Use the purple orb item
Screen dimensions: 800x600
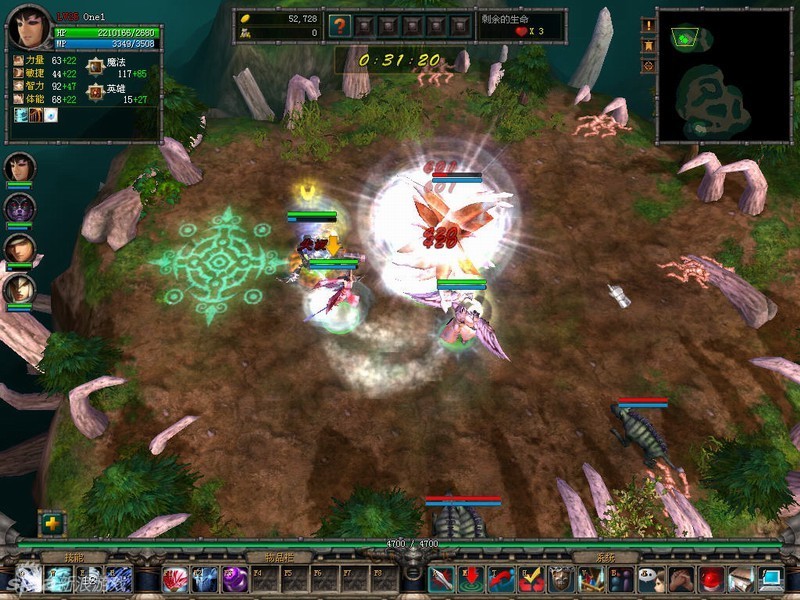point(235,579)
